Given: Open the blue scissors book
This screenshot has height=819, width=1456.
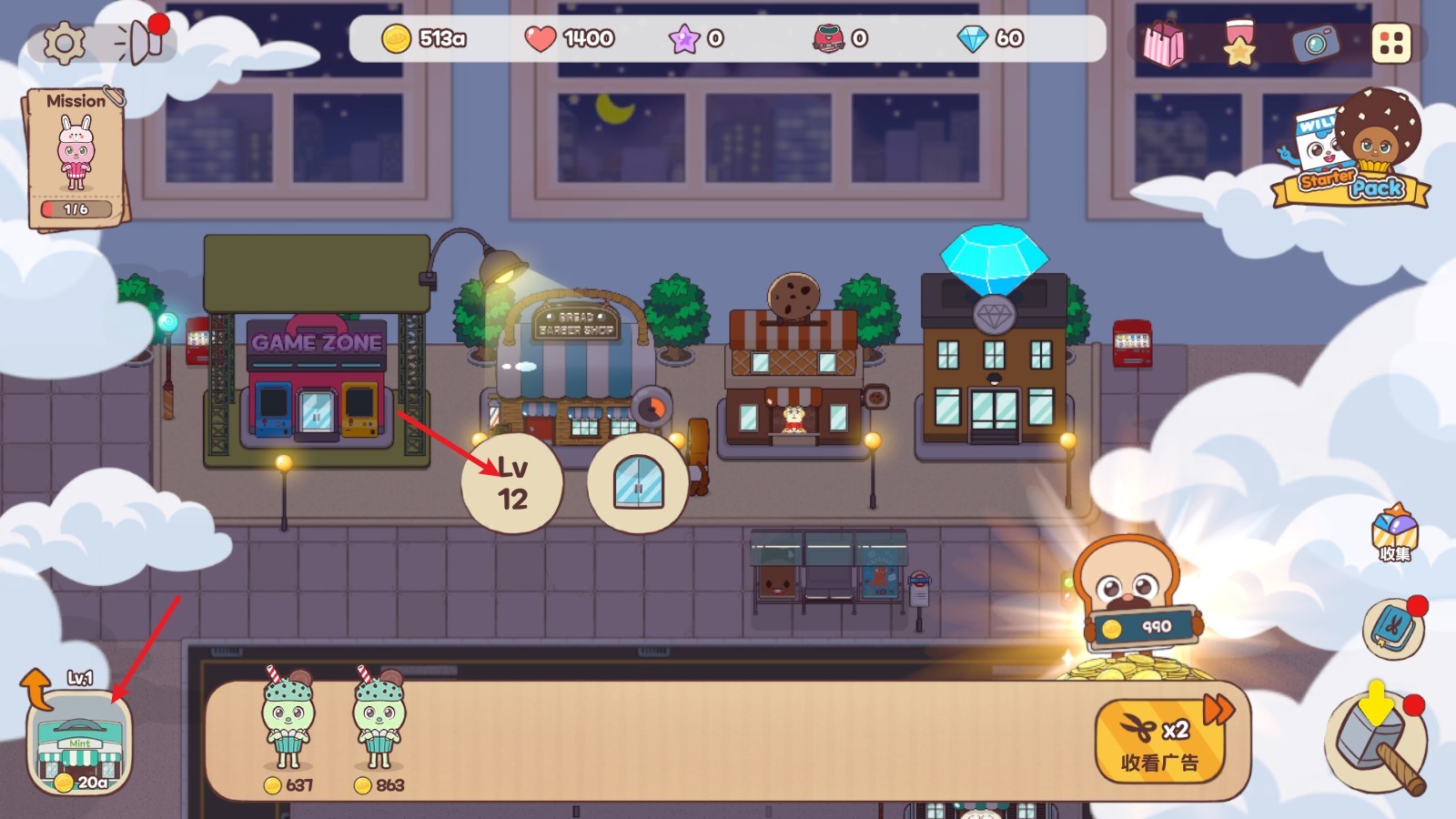Looking at the screenshot, I should [1393, 627].
